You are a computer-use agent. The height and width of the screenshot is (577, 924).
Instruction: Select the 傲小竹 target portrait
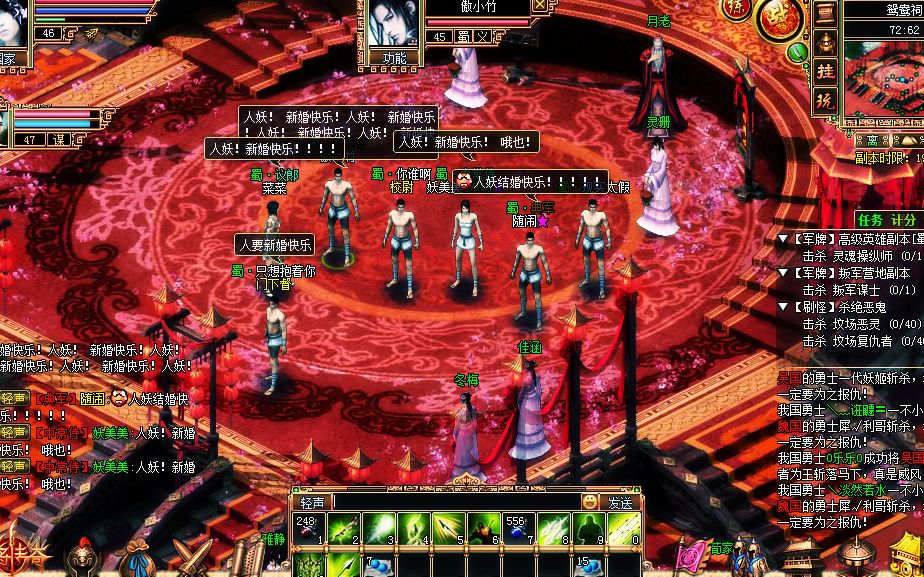tap(393, 23)
